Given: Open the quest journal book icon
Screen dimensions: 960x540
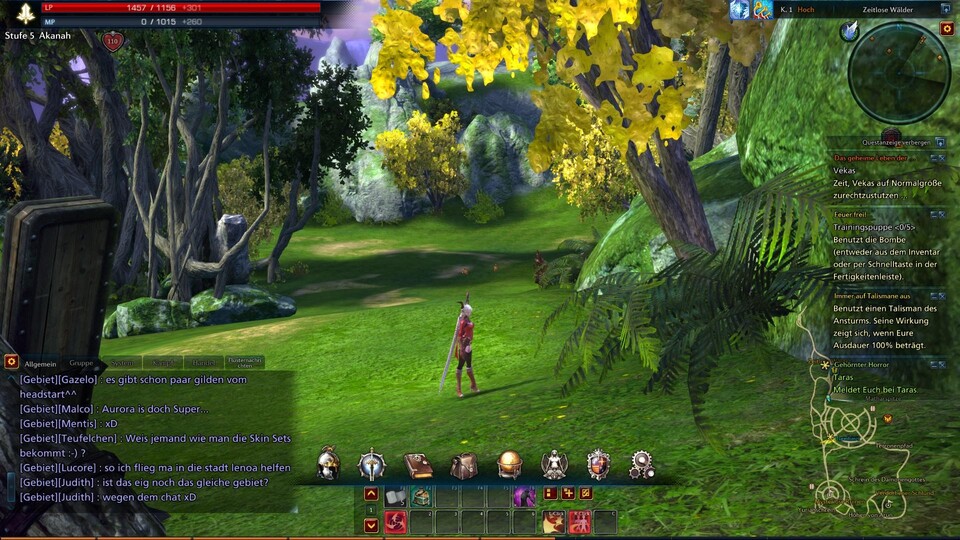Looking at the screenshot, I should [418, 464].
